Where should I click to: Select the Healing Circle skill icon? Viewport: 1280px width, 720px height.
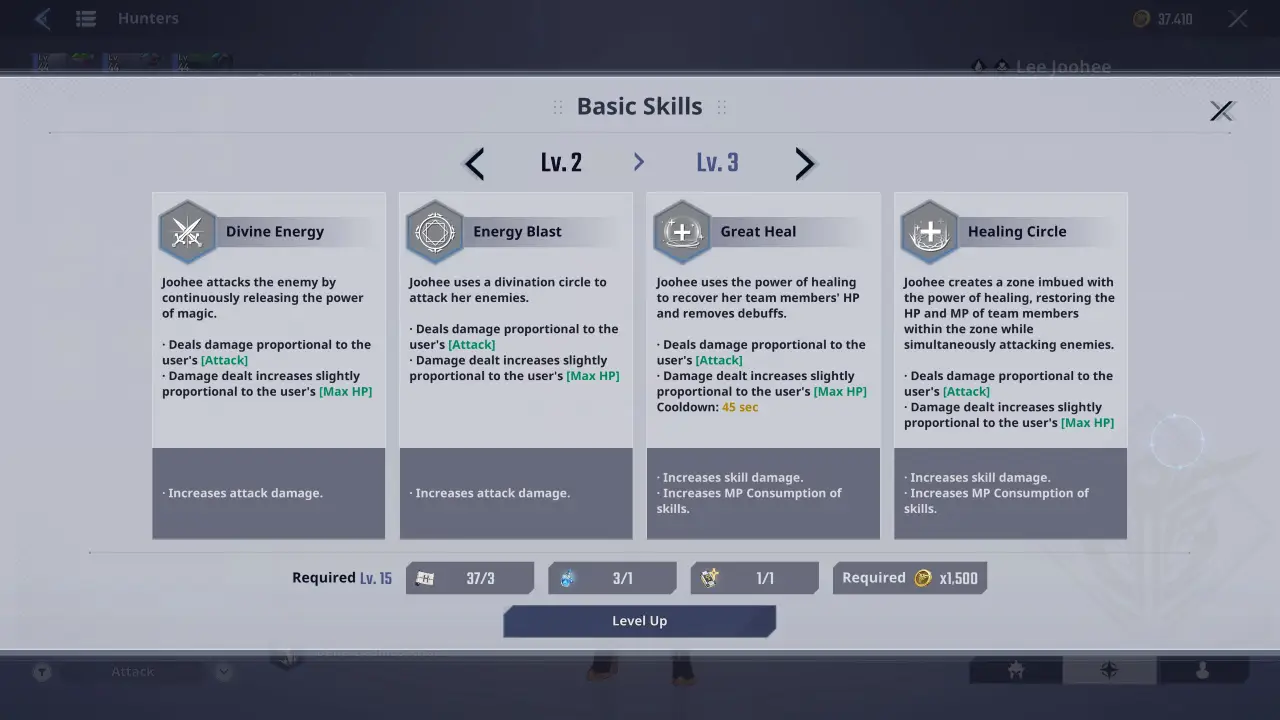click(x=929, y=231)
